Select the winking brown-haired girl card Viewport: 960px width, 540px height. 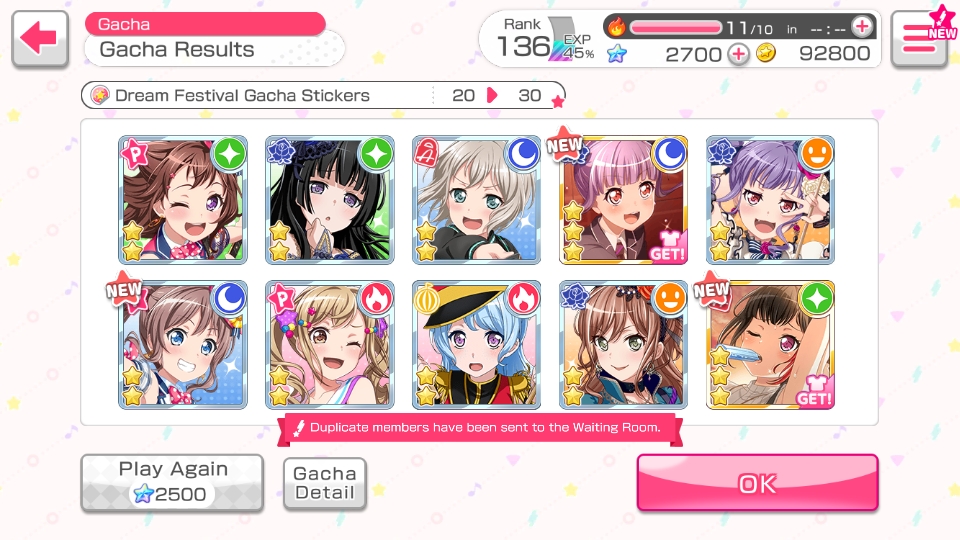pos(183,200)
